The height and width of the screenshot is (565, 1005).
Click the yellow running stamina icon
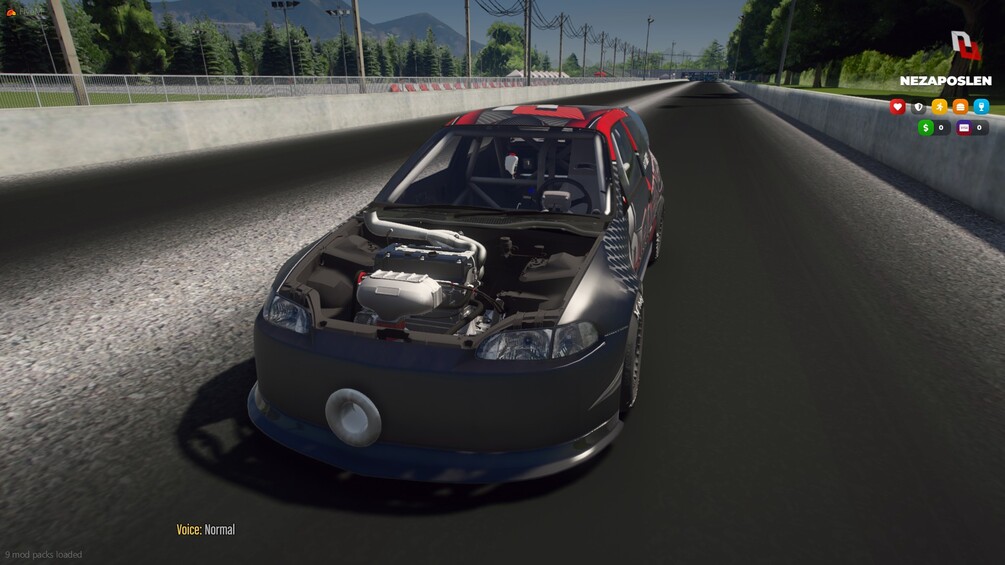(x=939, y=107)
